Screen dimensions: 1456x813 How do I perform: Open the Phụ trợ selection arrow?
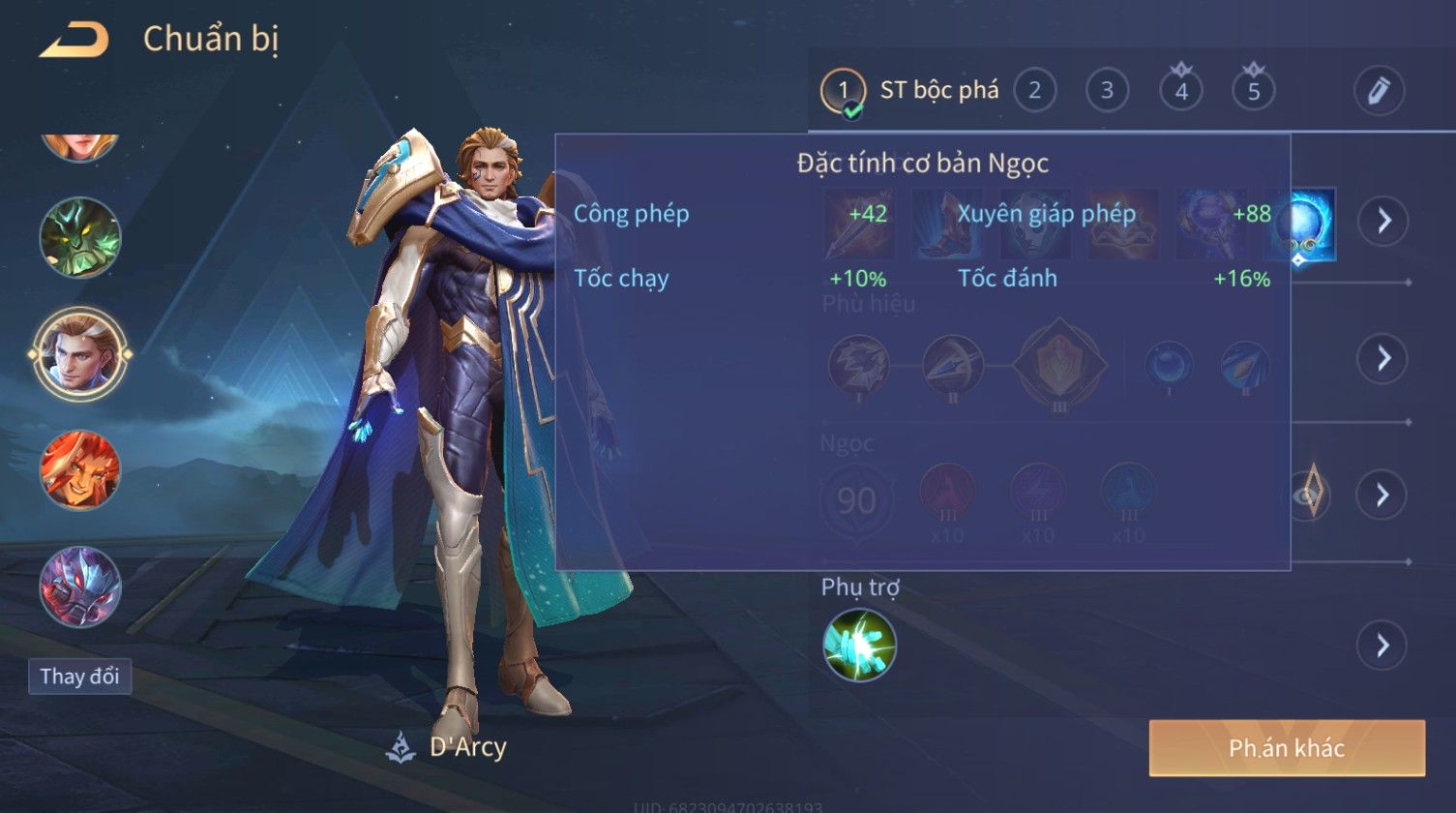(1382, 645)
